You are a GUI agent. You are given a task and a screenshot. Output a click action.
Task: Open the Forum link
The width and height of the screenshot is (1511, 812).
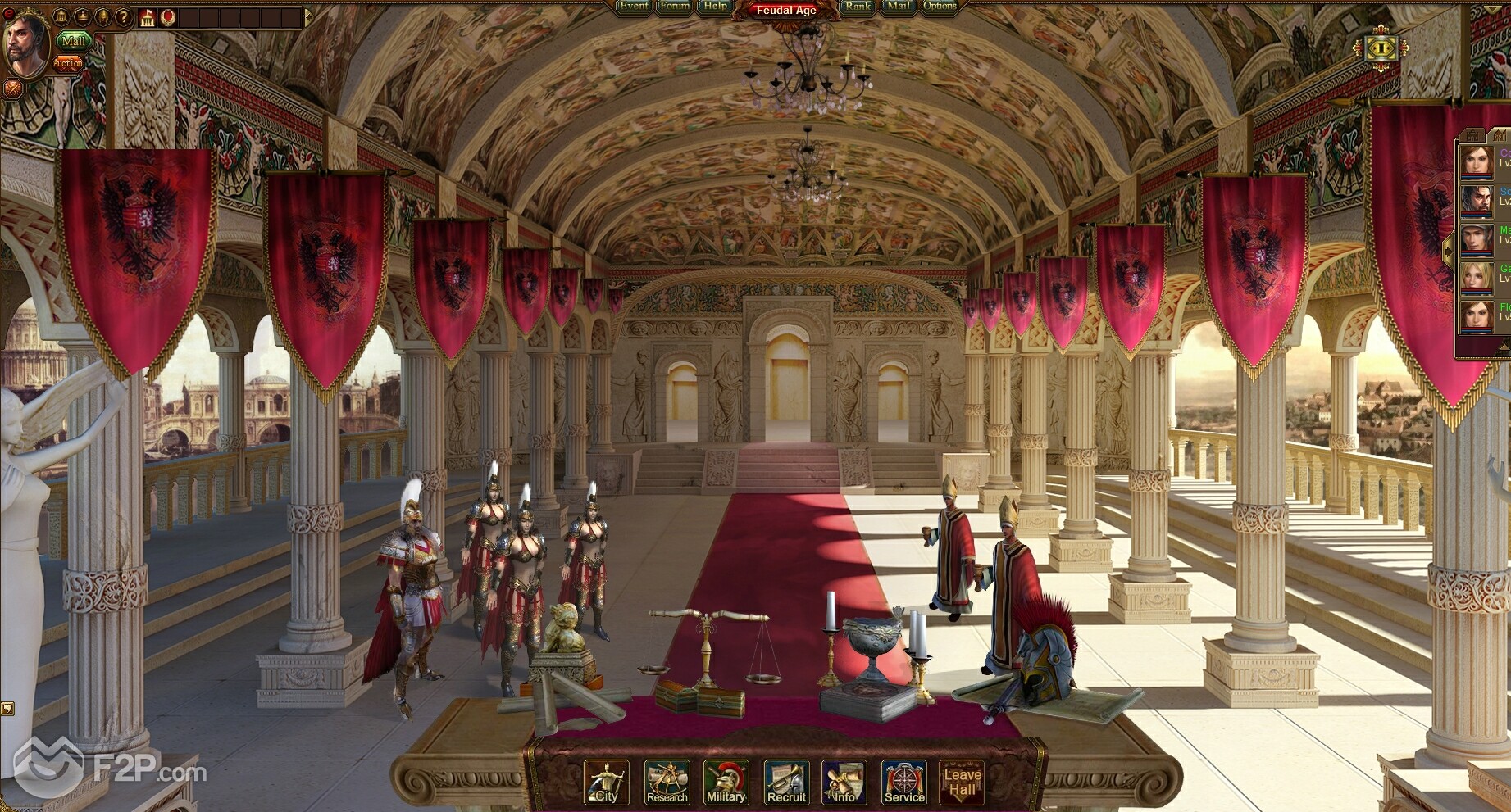click(x=675, y=7)
